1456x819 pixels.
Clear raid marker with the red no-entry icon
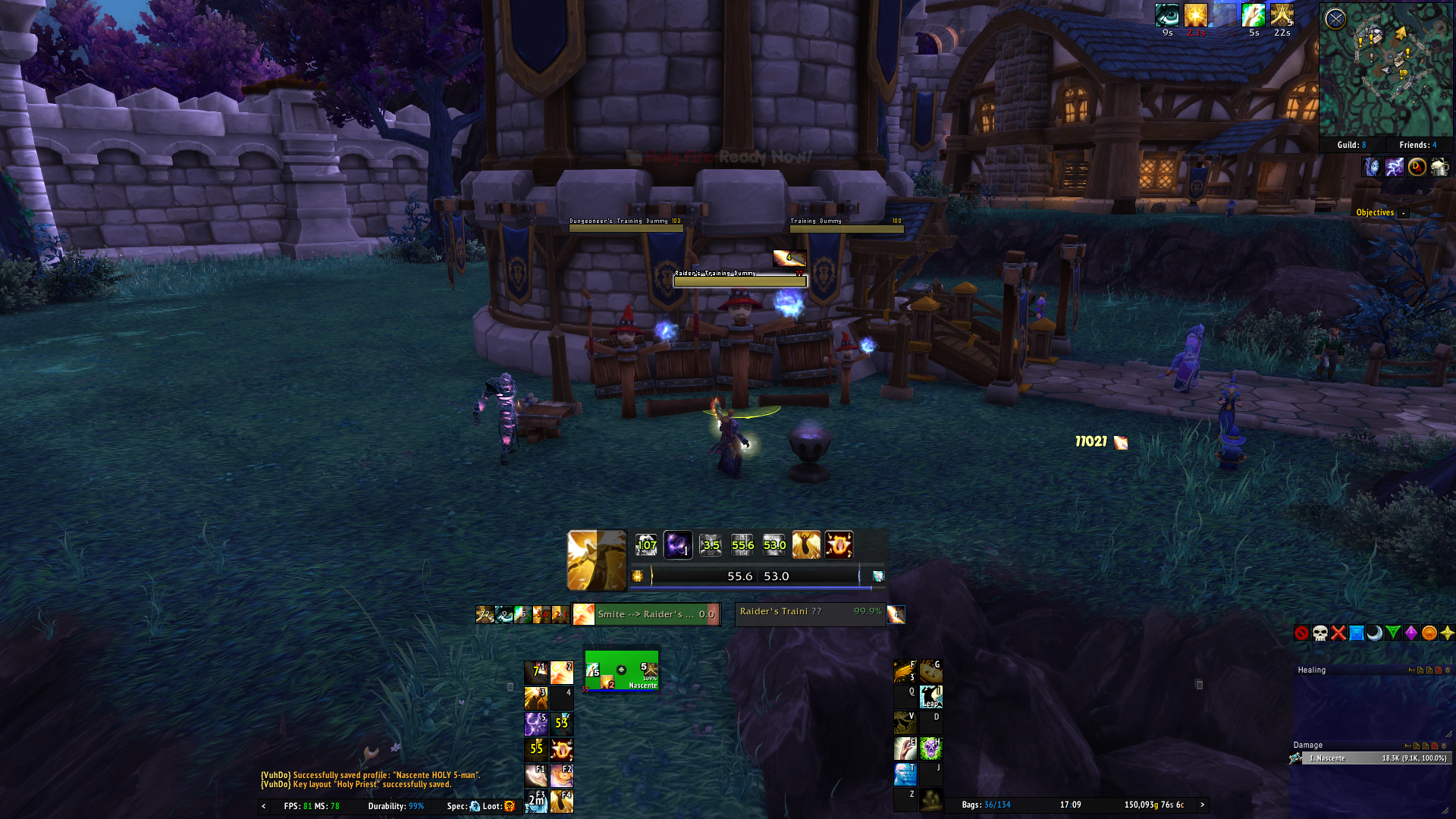[1302, 633]
